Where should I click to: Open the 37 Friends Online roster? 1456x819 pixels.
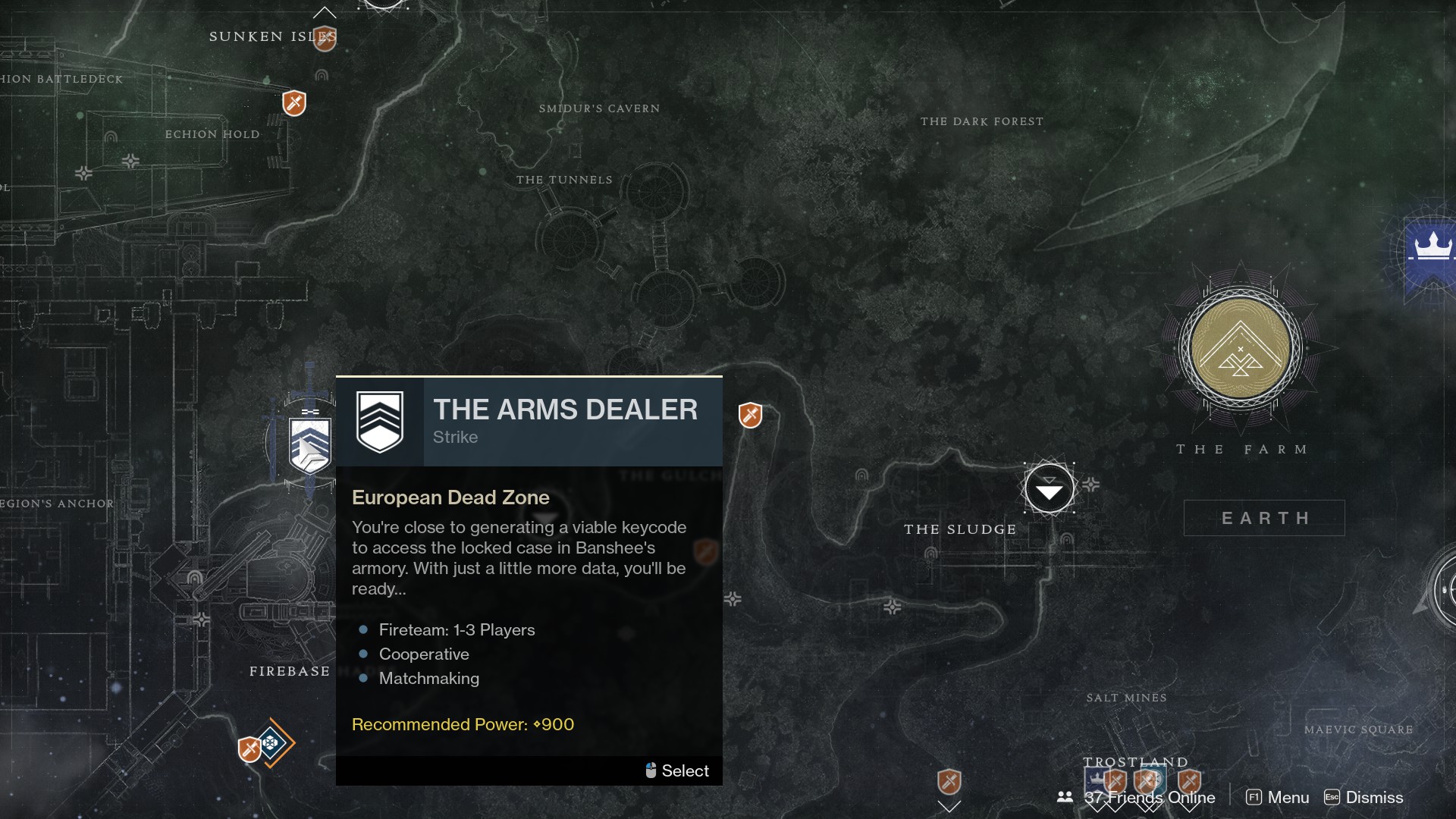click(x=1136, y=798)
